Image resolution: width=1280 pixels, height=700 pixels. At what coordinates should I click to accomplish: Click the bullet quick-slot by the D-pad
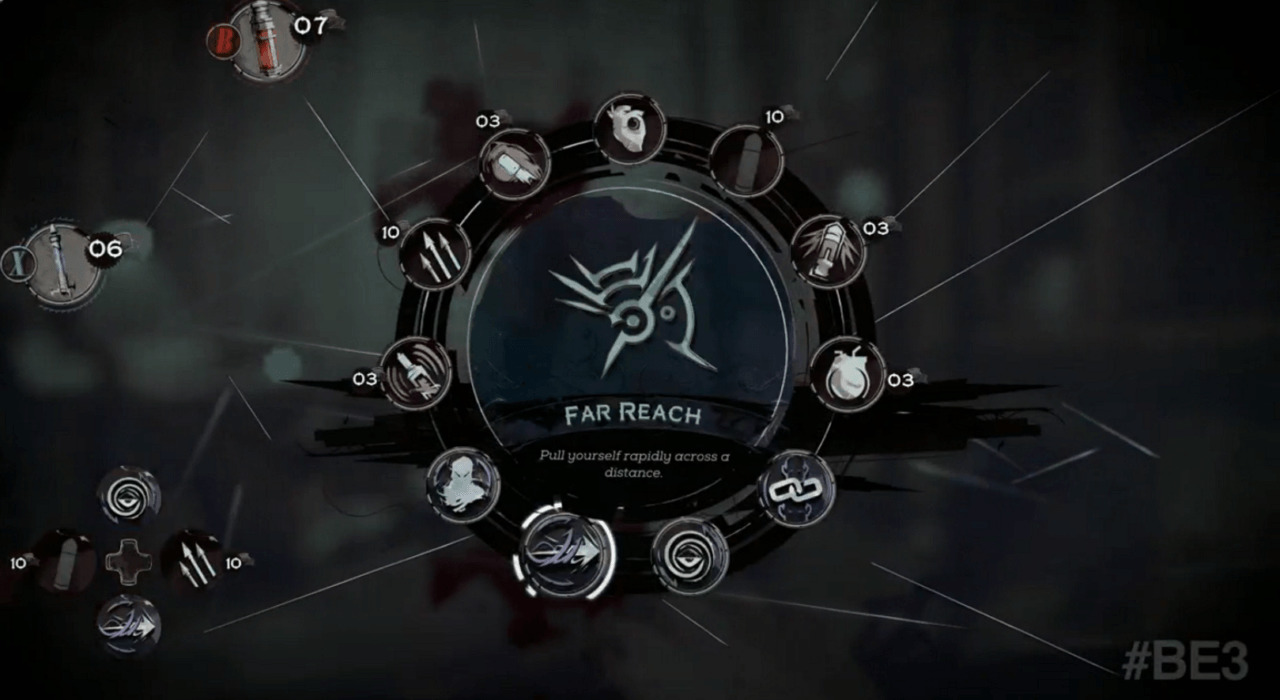66,562
